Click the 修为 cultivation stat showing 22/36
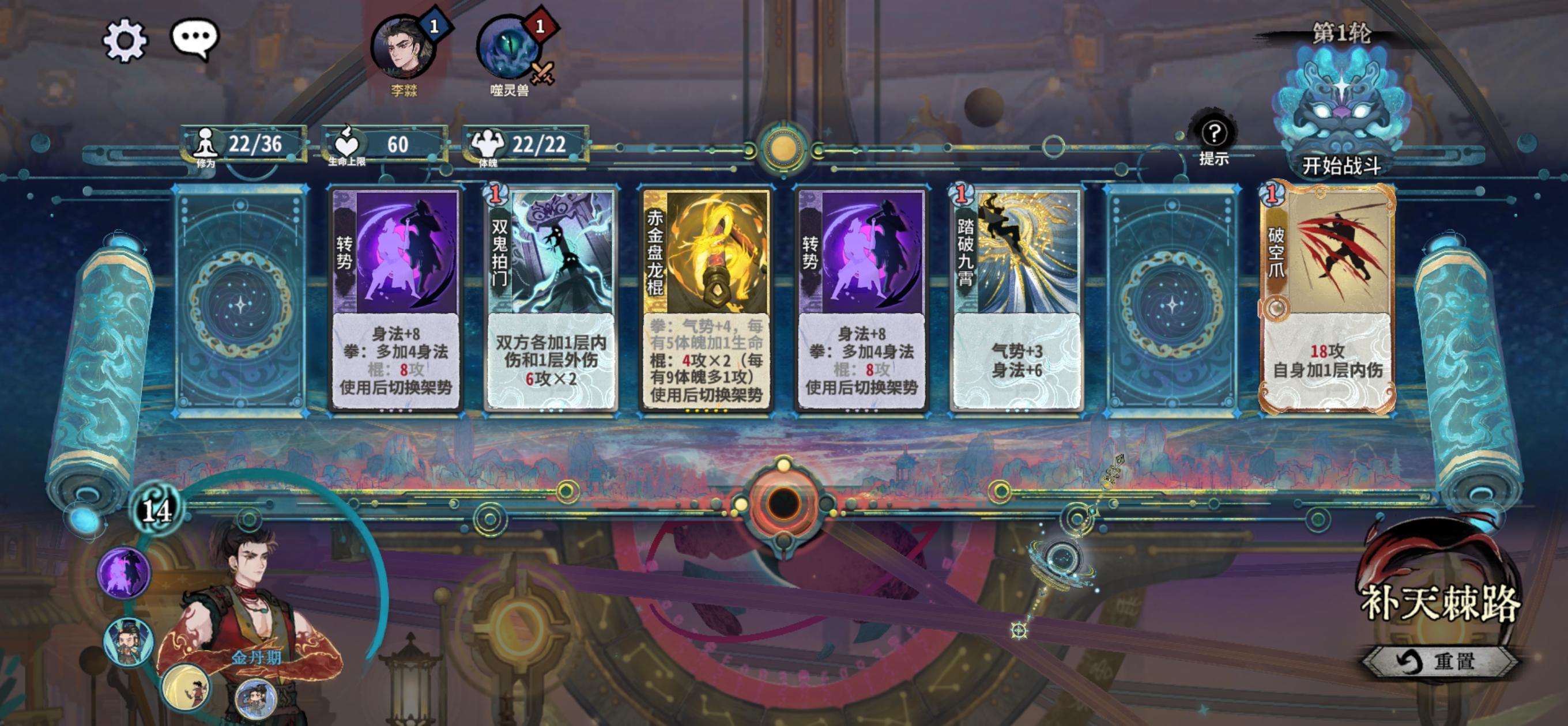Viewport: 1568px width, 726px height. (x=240, y=145)
